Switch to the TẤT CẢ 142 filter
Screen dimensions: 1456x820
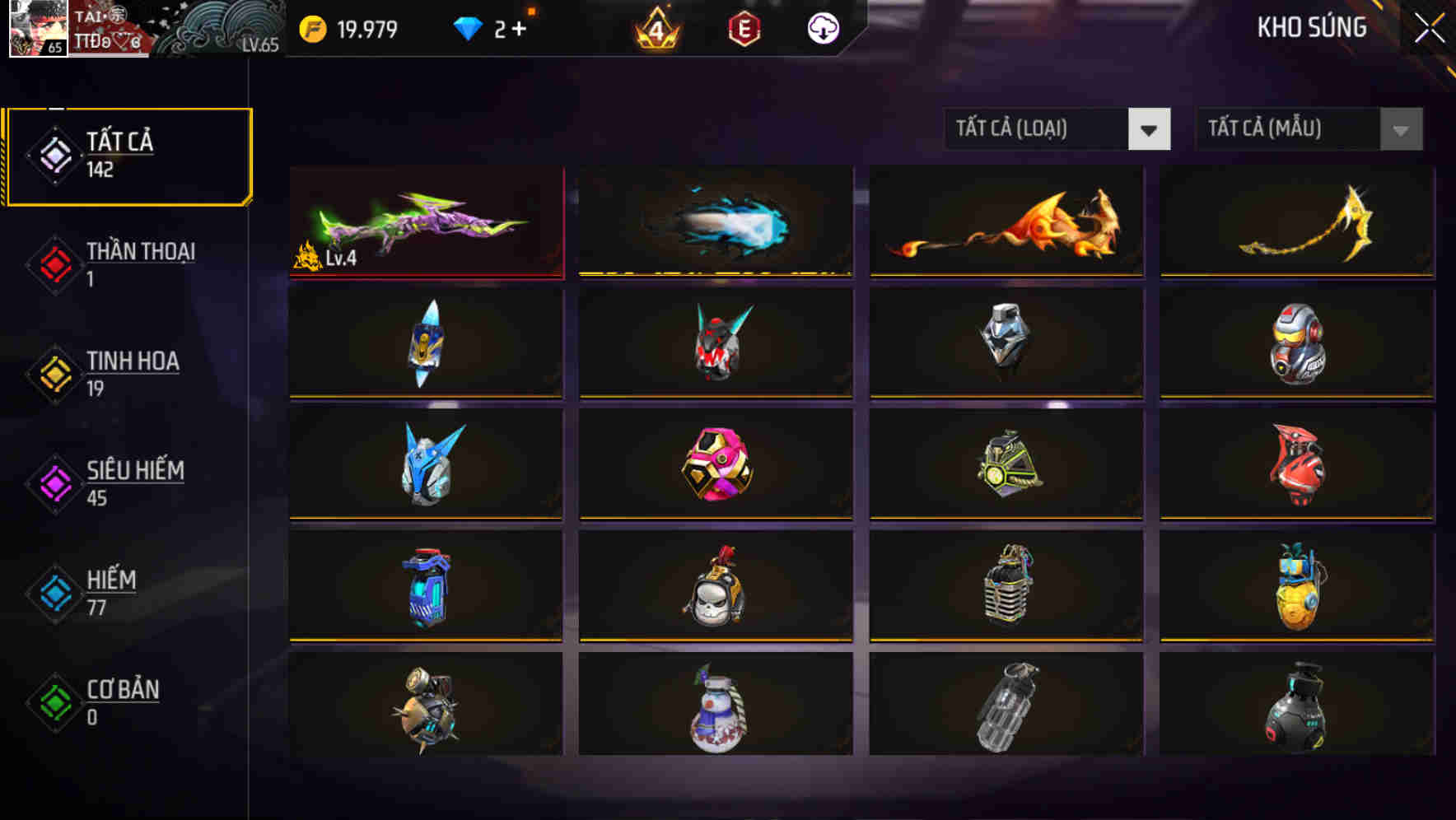[115, 154]
